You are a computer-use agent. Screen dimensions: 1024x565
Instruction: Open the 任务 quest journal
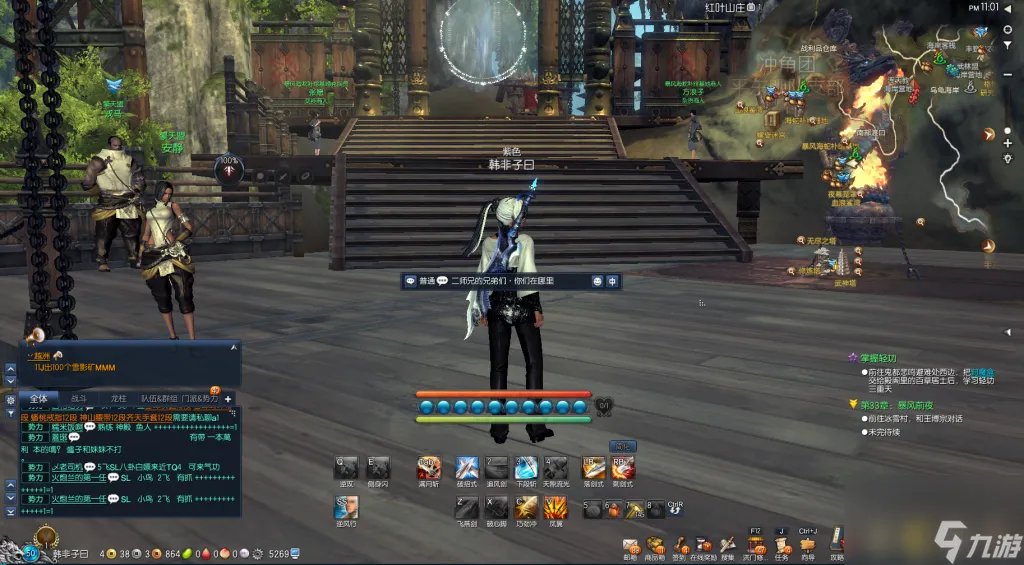[781, 545]
